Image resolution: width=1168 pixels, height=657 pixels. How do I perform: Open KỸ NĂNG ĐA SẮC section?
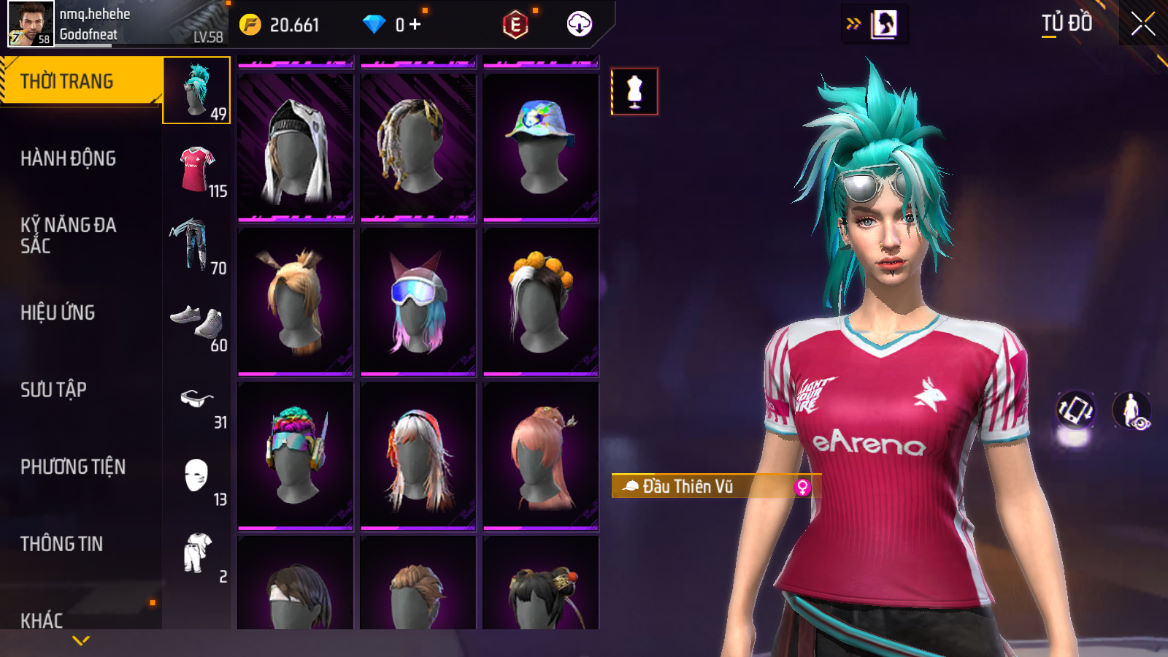(x=68, y=235)
